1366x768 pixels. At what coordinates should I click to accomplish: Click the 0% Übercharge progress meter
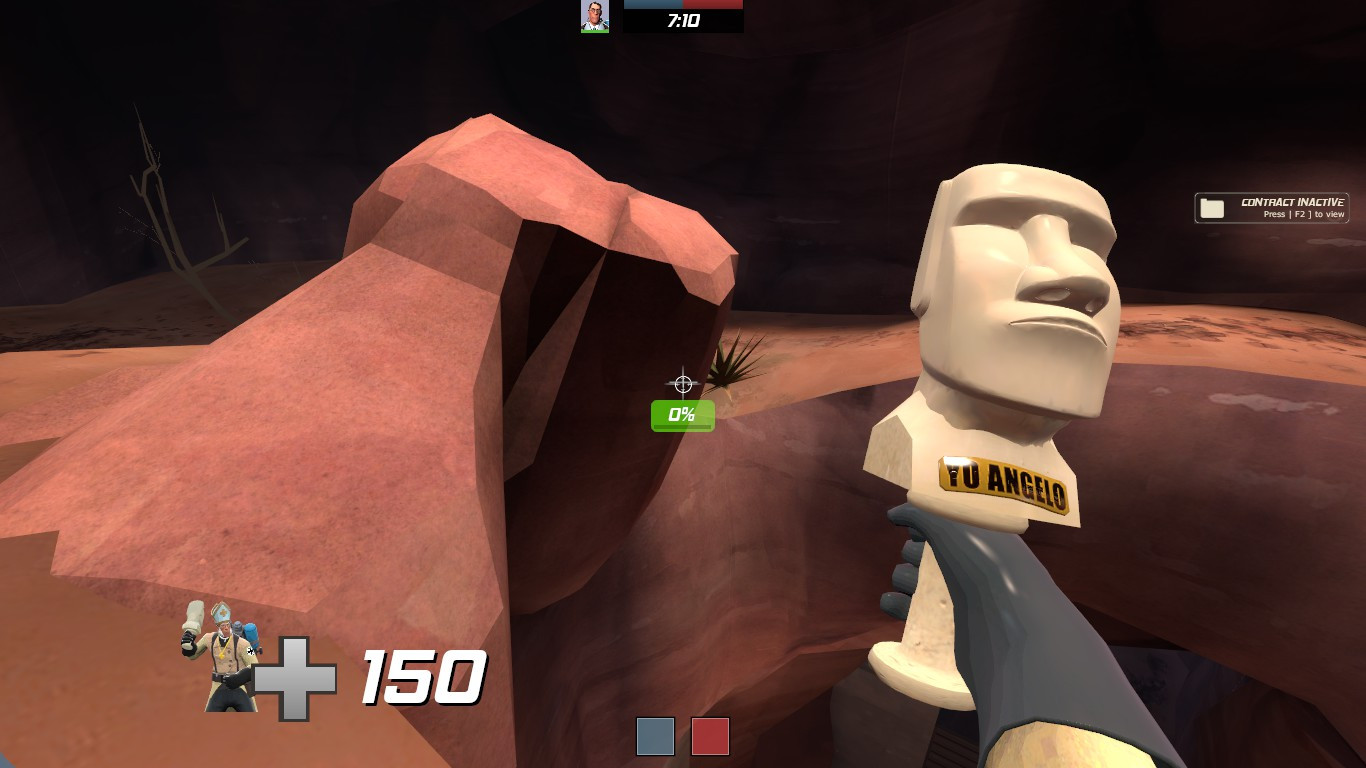683,414
